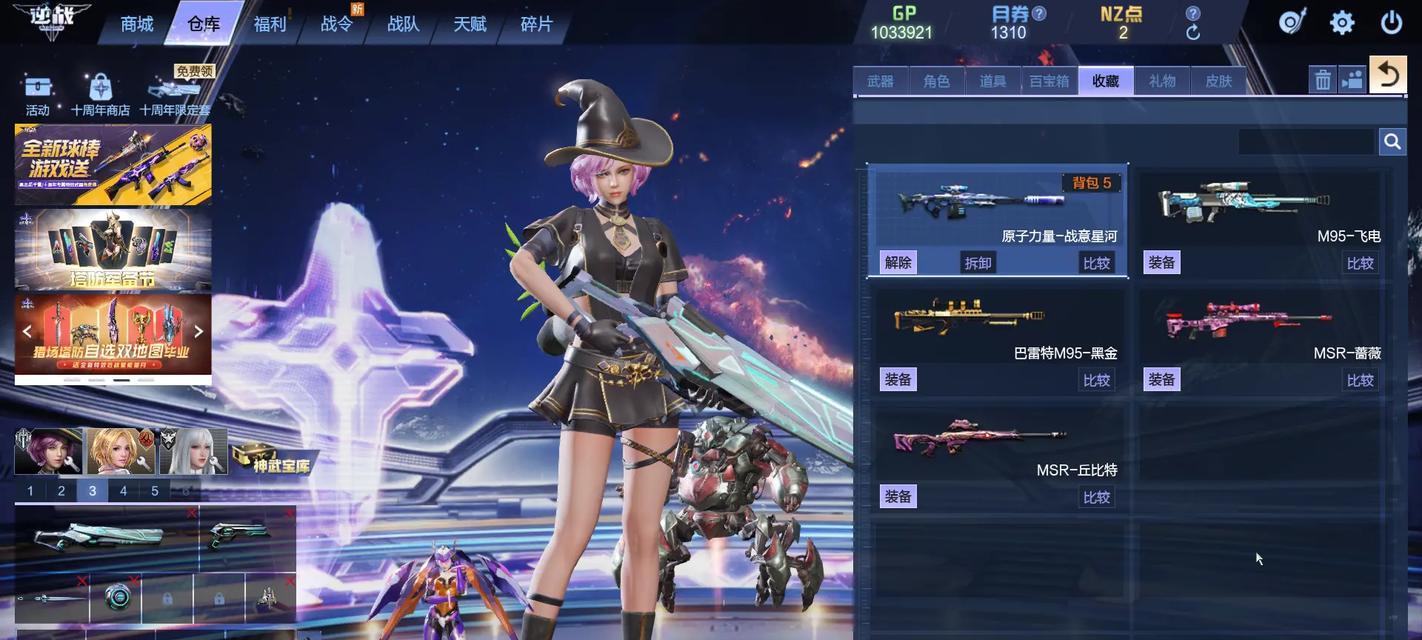Viewport: 1422px width, 640px height.
Task: Open the 天赋 talents menu
Action: (470, 24)
